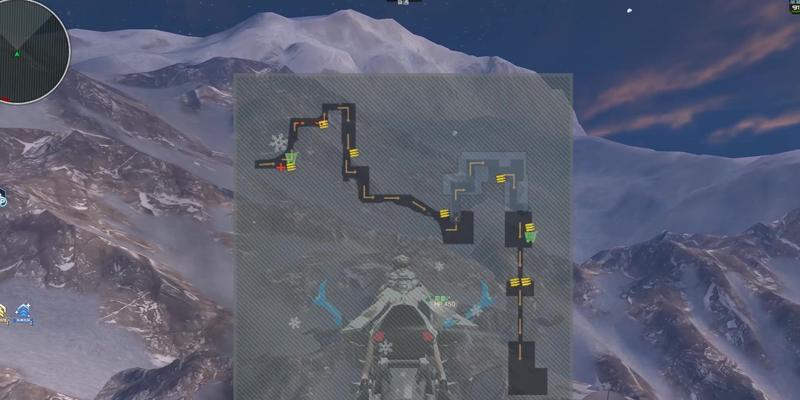Activate the blue sparkle icon on the left edge
The height and width of the screenshot is (400, 800).
click(x=23, y=315)
